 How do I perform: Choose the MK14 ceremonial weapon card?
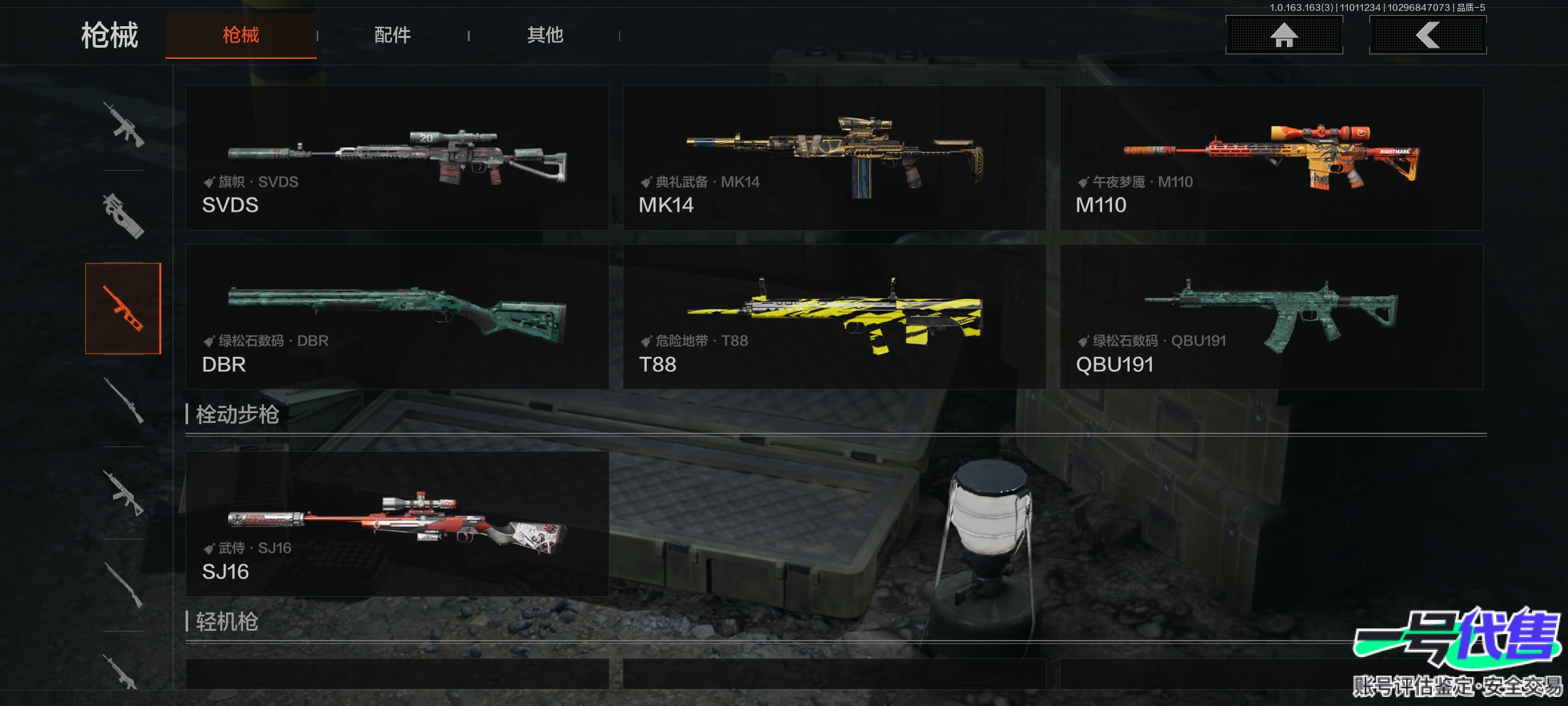point(834,158)
